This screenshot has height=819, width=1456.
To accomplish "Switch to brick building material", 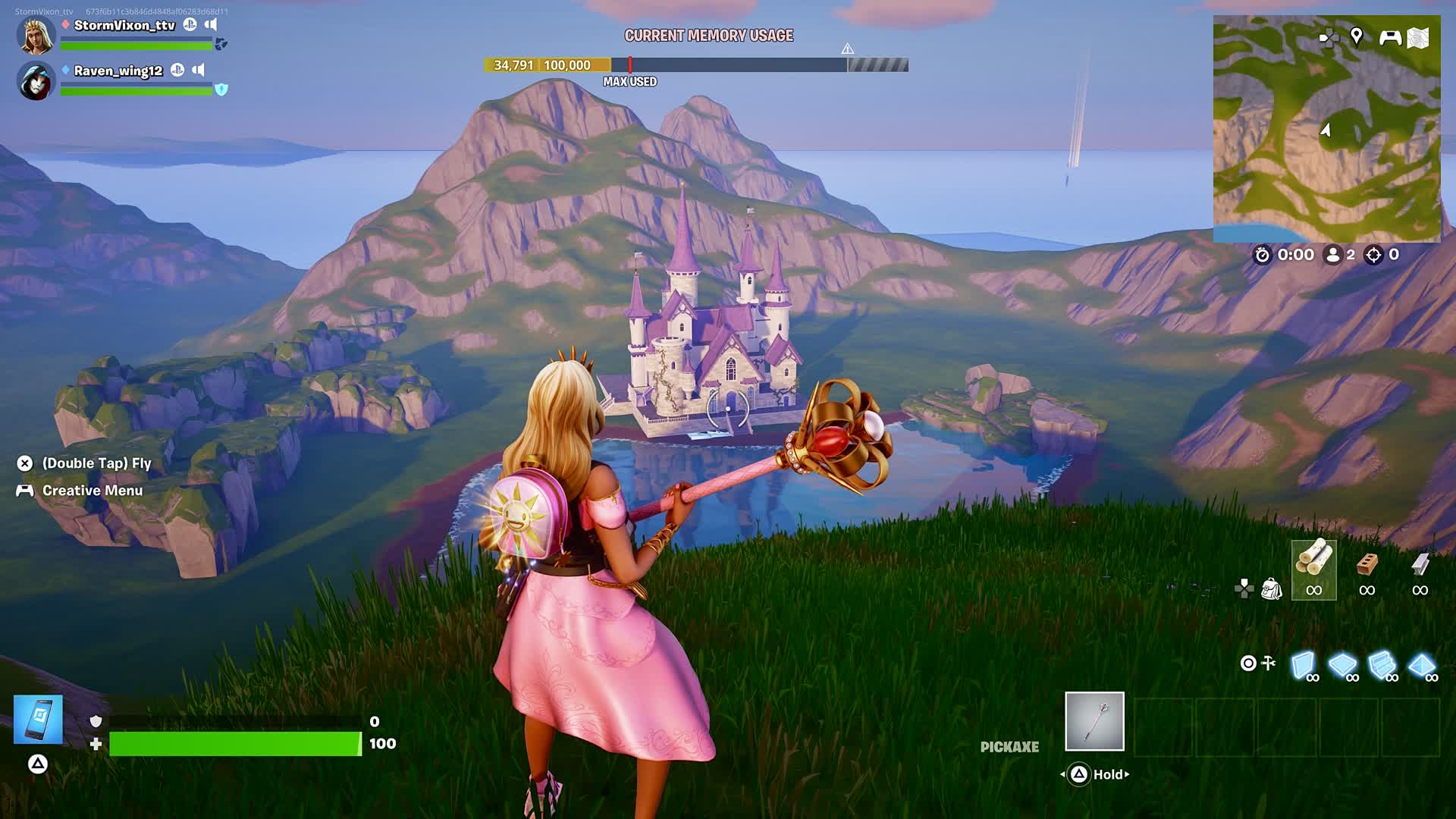I will click(1367, 570).
